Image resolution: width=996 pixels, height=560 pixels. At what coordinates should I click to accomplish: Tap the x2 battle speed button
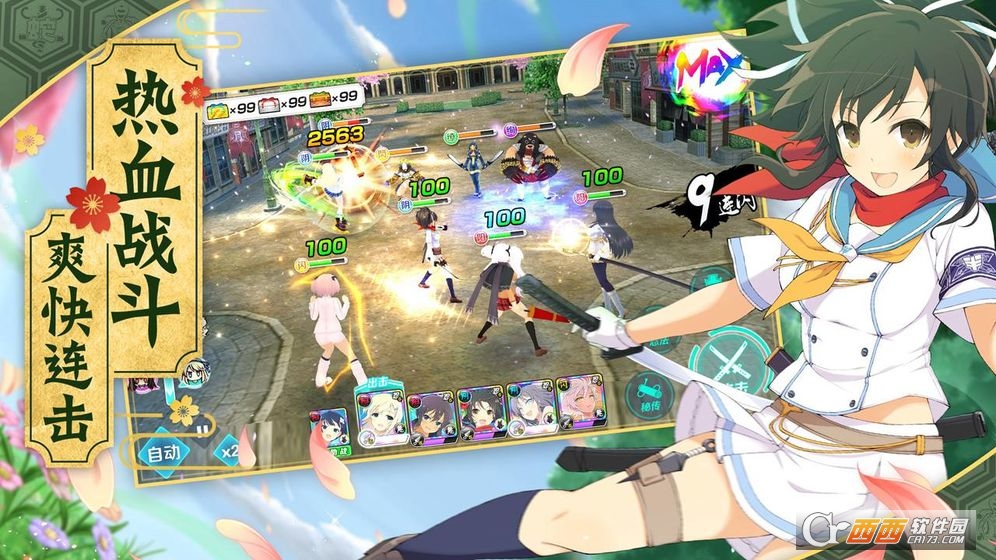230,450
